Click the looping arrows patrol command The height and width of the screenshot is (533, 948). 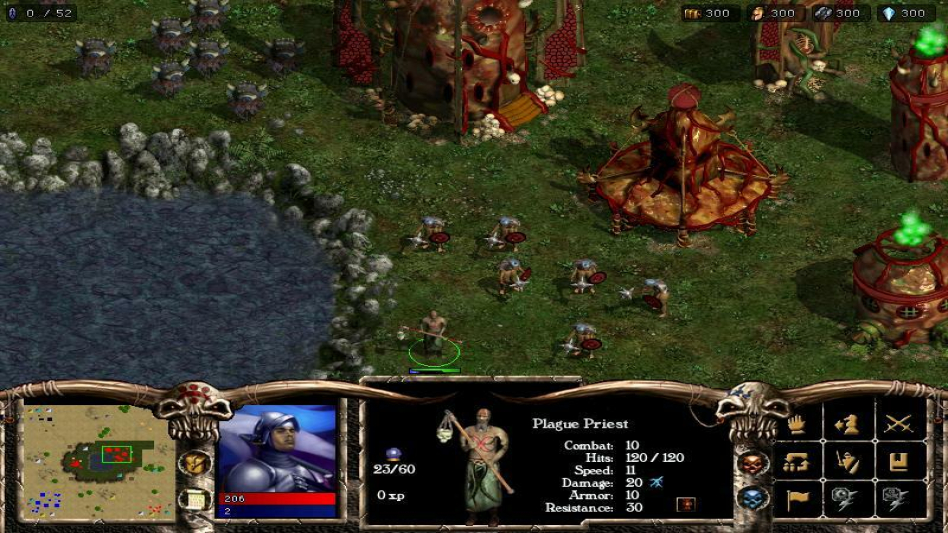click(797, 461)
